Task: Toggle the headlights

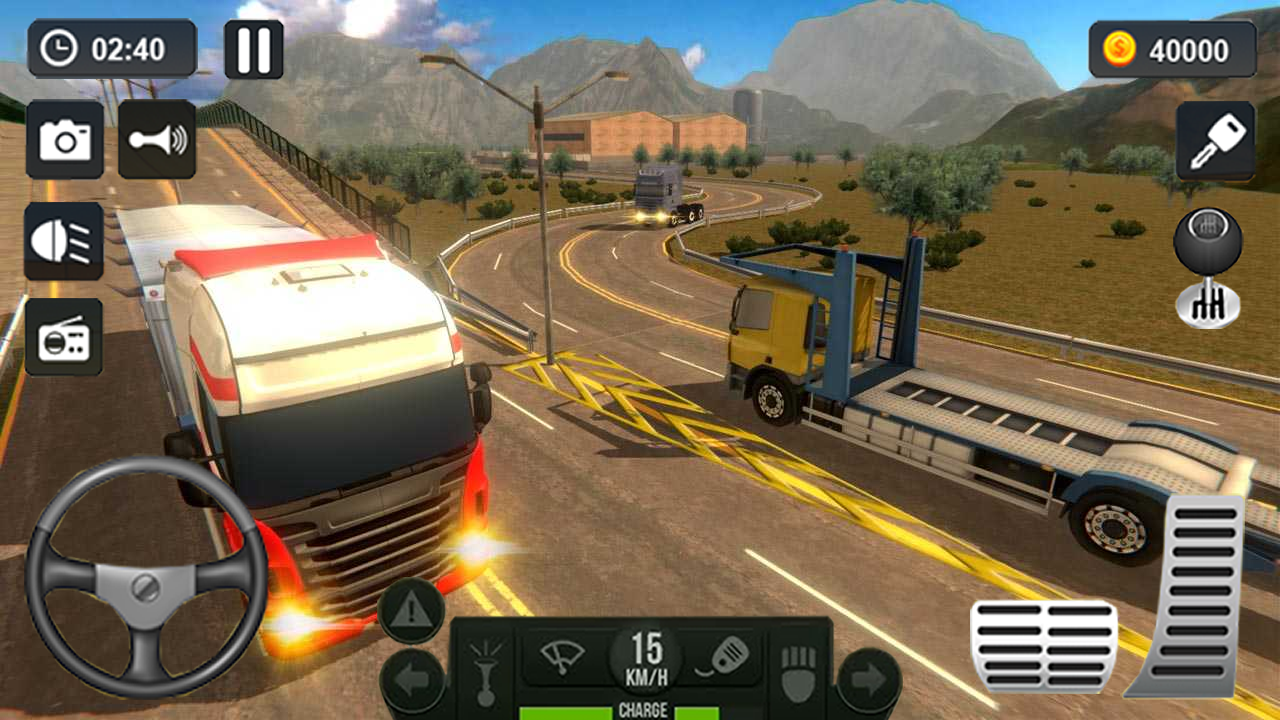Action: [x=64, y=241]
